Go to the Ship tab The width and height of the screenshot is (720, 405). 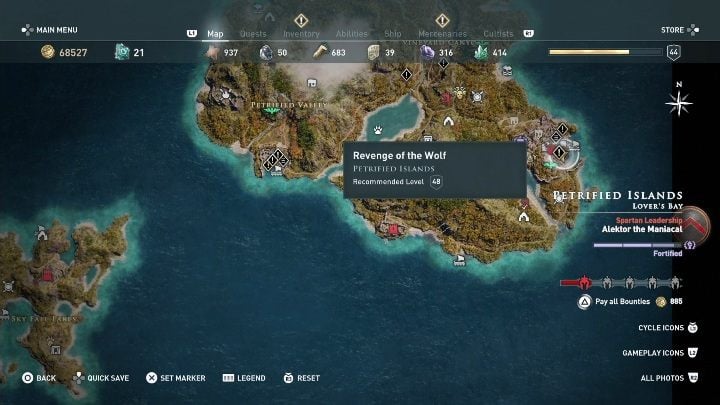[x=393, y=34]
